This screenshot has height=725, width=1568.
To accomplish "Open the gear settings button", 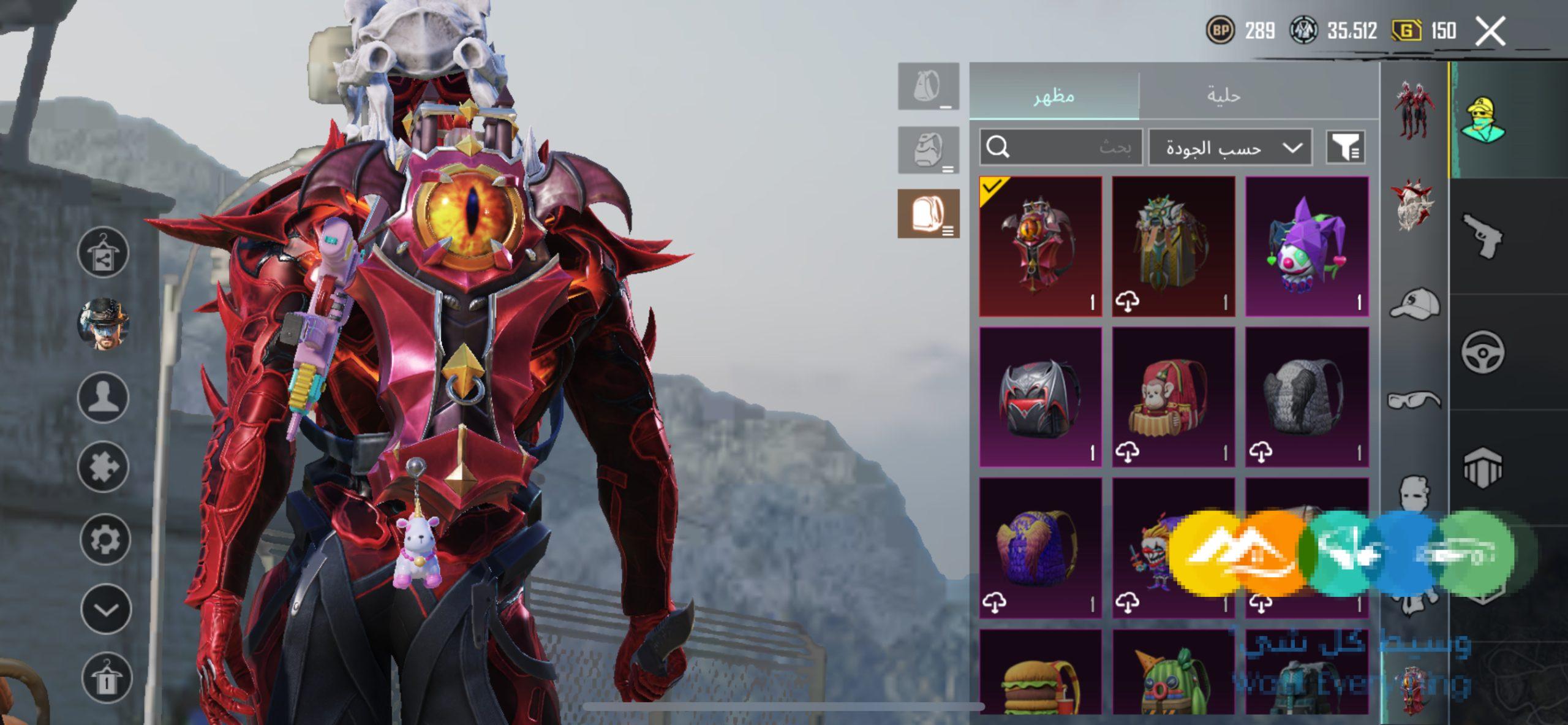I will click(104, 539).
